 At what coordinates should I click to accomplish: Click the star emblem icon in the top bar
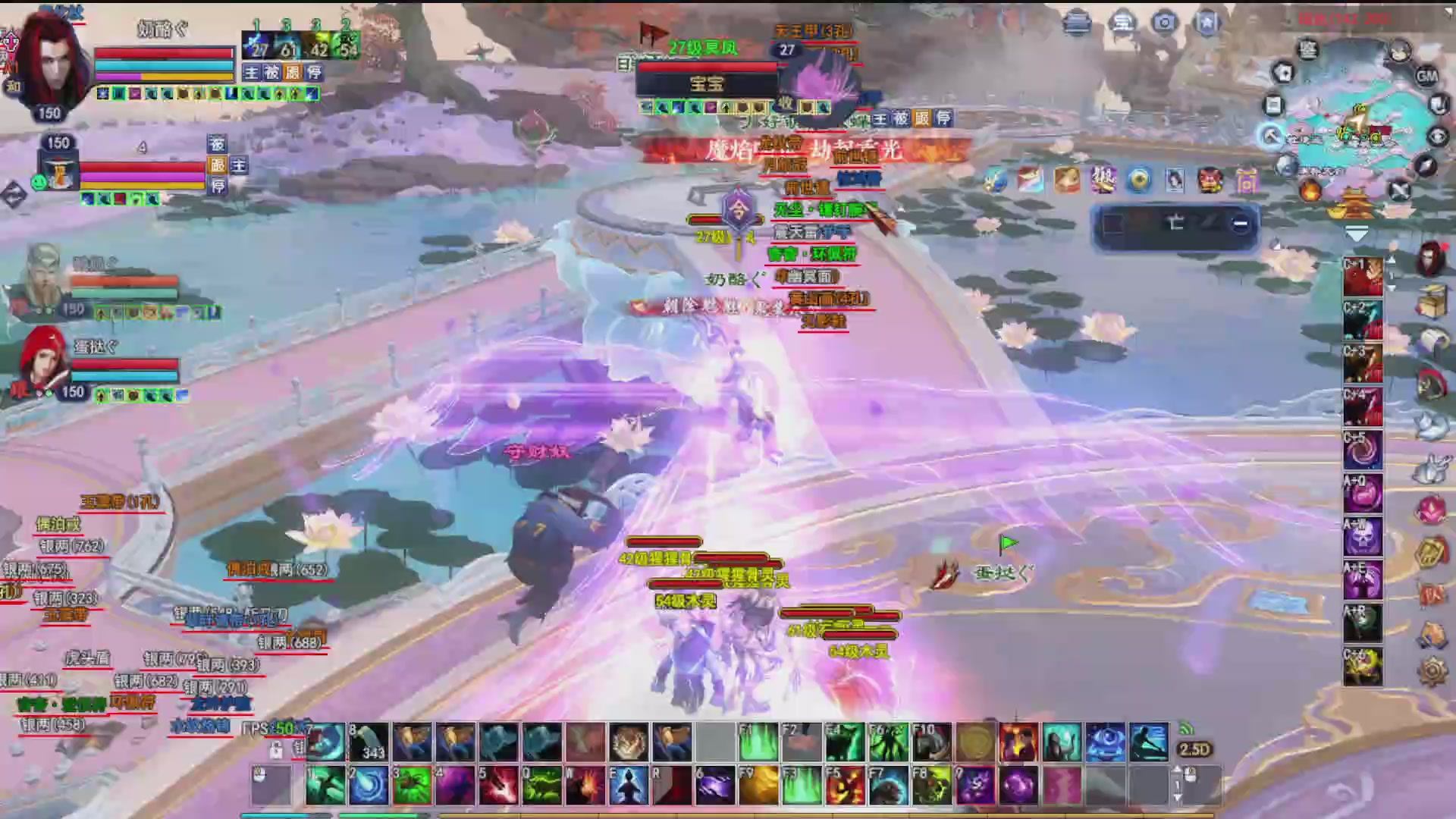tap(1207, 23)
